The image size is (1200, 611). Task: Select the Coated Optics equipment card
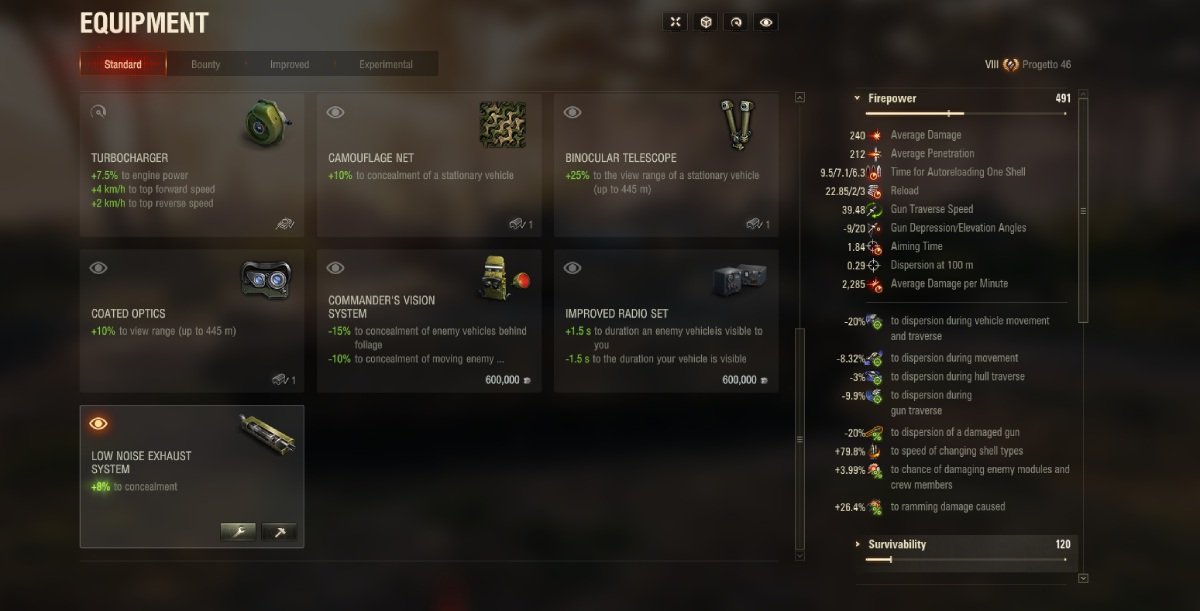coord(192,320)
